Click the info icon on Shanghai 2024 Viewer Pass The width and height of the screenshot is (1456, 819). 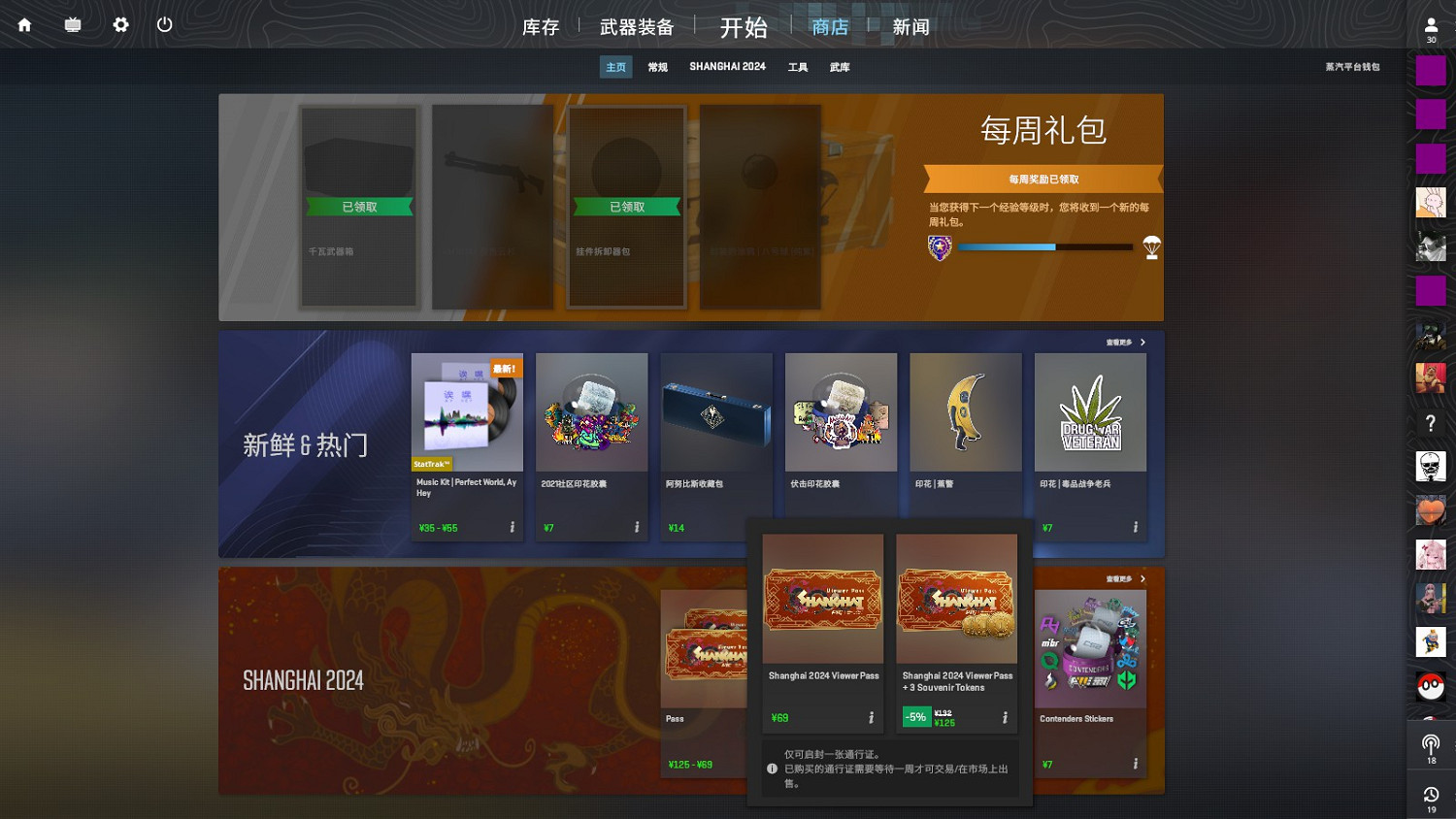[870, 716]
